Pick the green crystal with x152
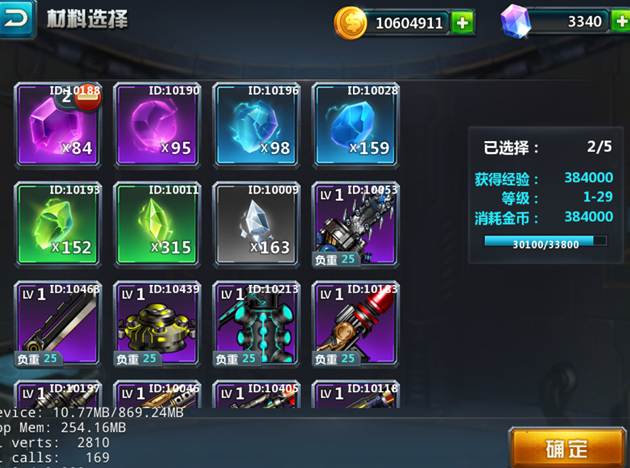 pyautogui.click(x=57, y=224)
